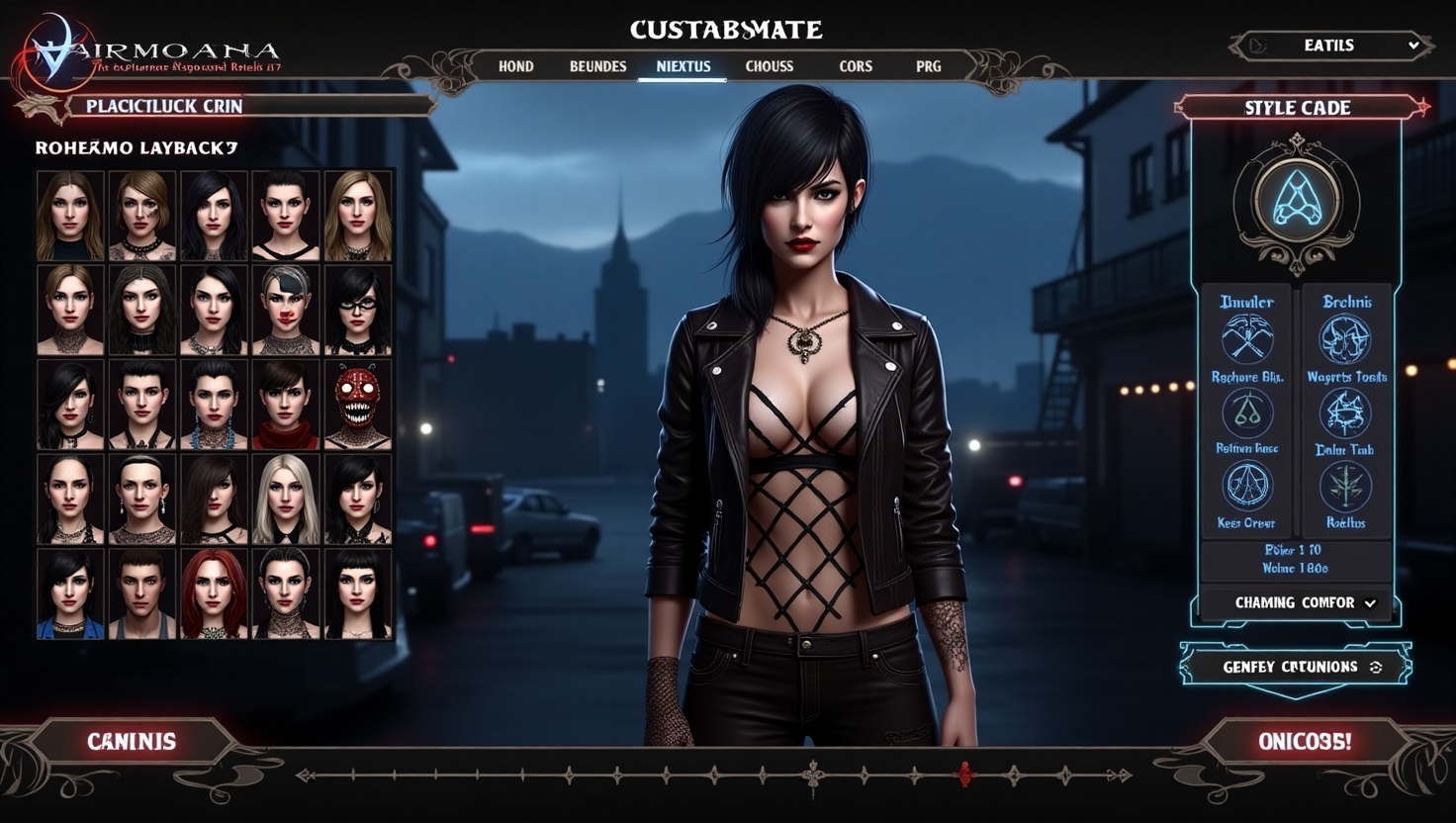Choose the Dalne Tnab style icon
Screen dimensions: 1456x823
pyautogui.click(x=1344, y=413)
